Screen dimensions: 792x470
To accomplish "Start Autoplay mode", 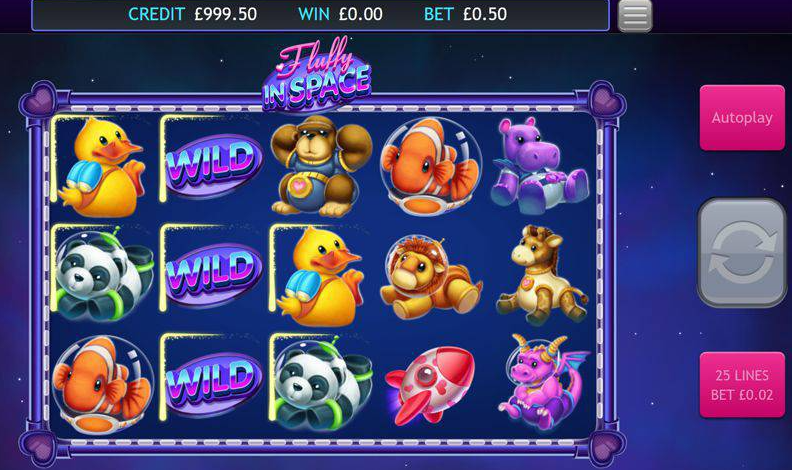I will (x=741, y=118).
